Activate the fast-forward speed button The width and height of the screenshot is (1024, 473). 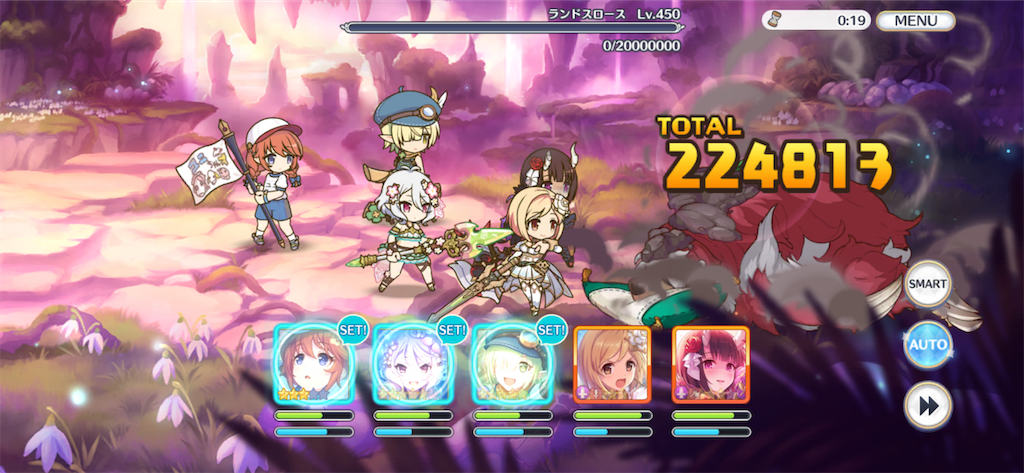click(927, 407)
